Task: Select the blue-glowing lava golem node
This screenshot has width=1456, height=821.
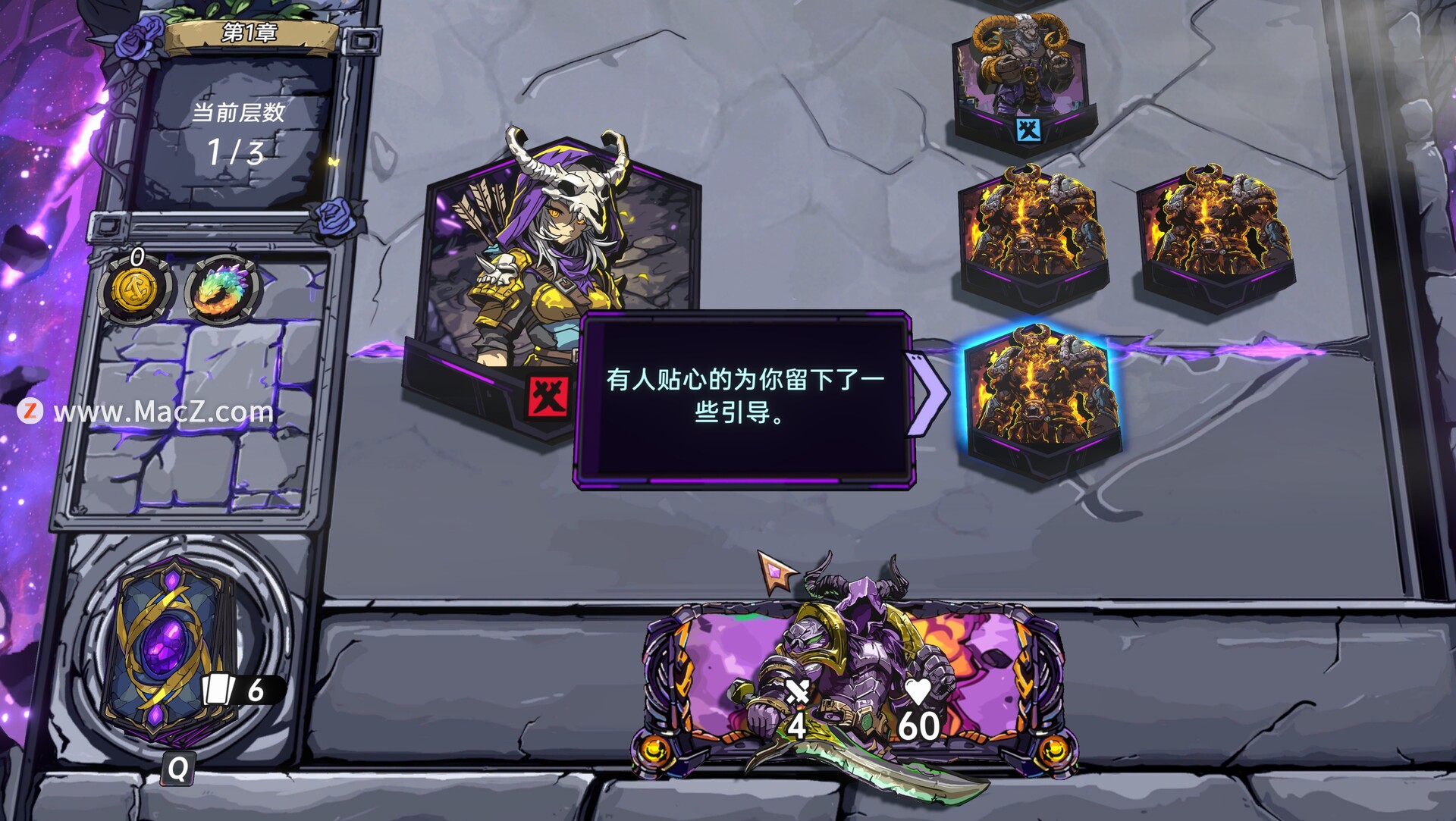Action: point(1041,398)
